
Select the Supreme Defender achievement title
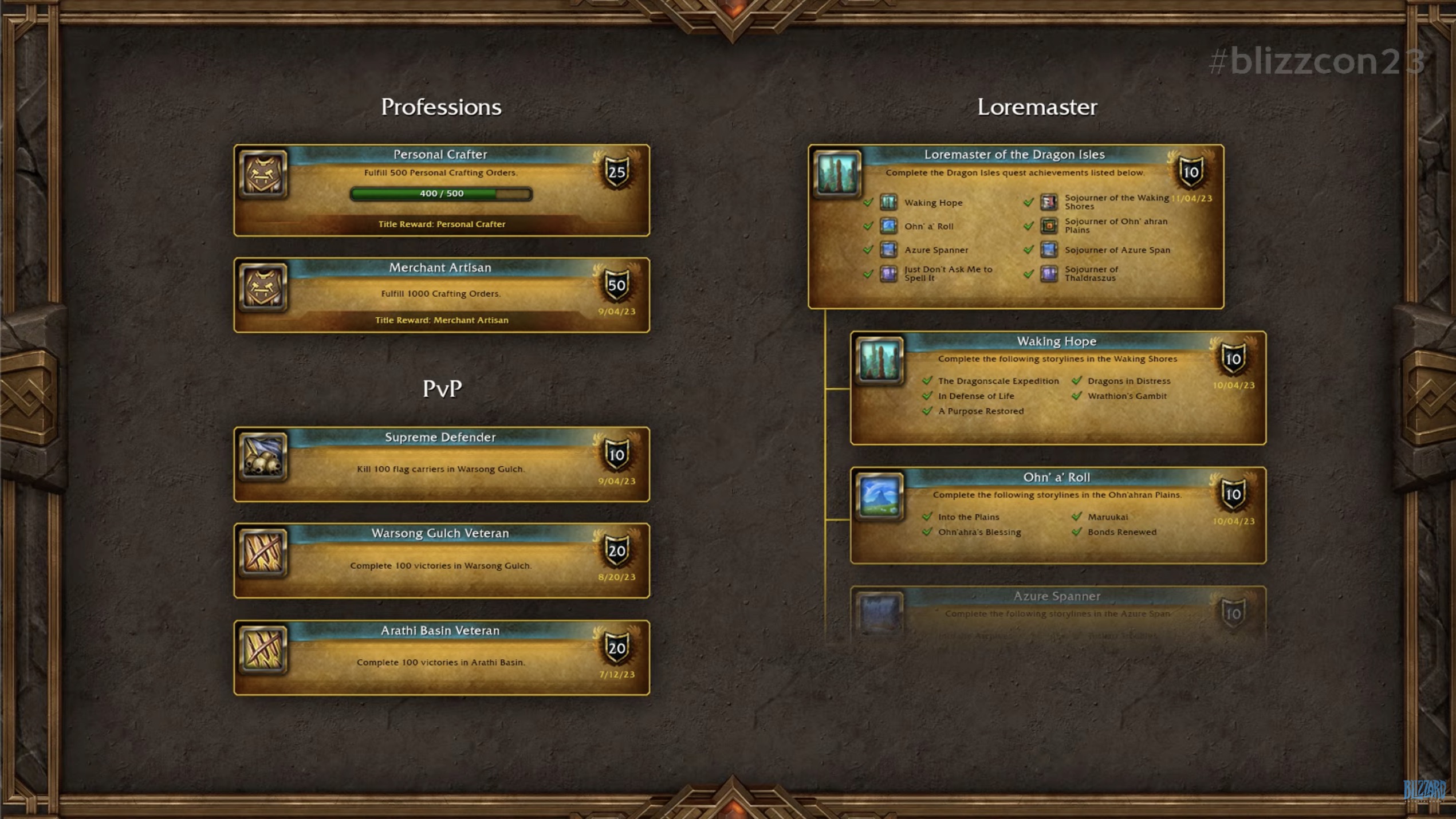pos(440,438)
